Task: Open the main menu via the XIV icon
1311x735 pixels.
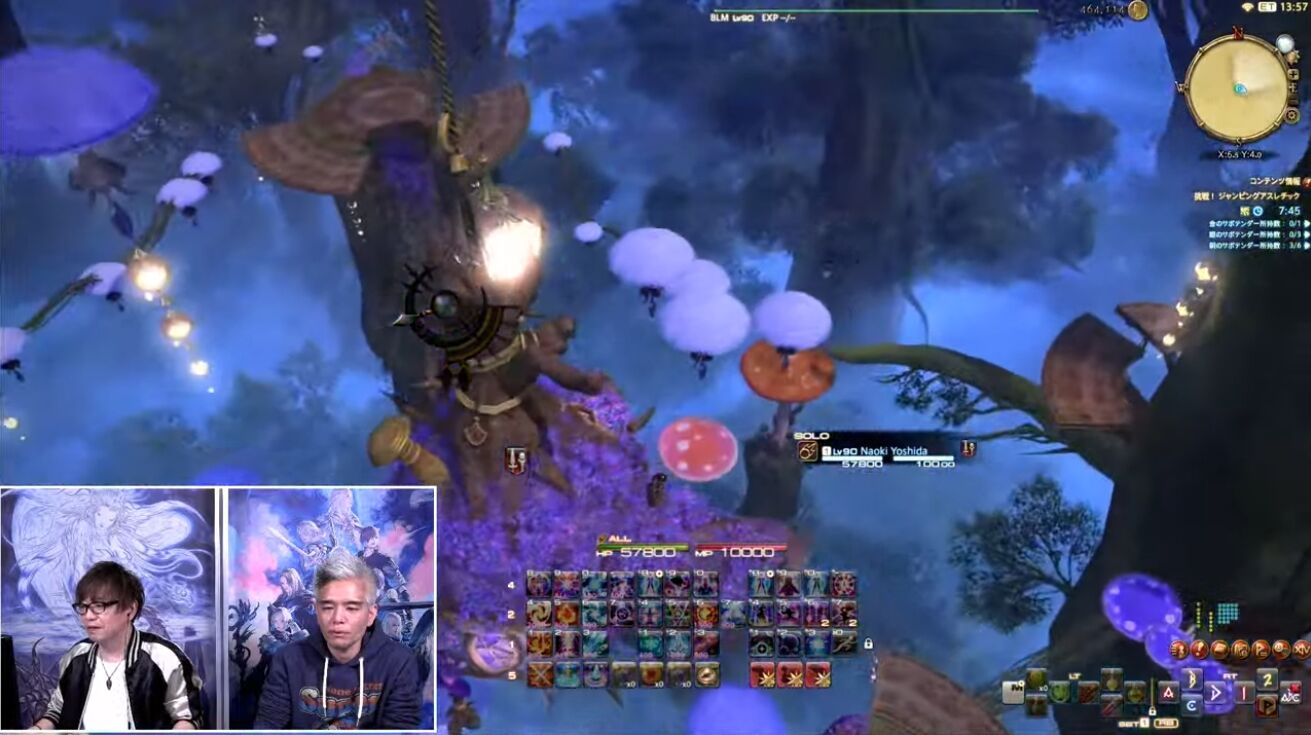Action: coord(1302,648)
